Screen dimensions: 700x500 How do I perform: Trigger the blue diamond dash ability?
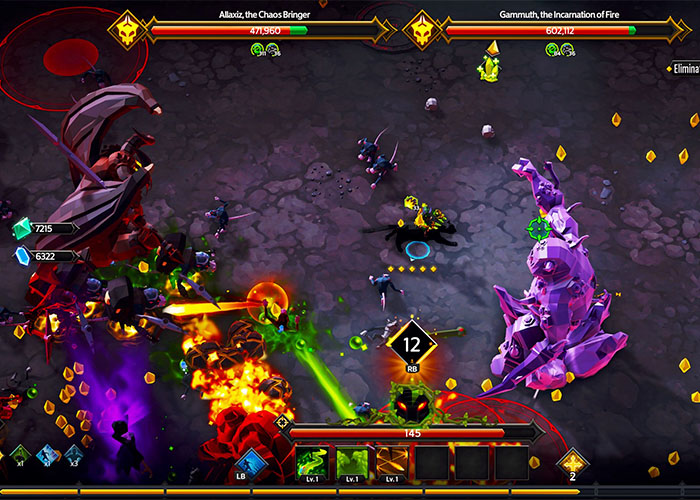[x=251, y=462]
